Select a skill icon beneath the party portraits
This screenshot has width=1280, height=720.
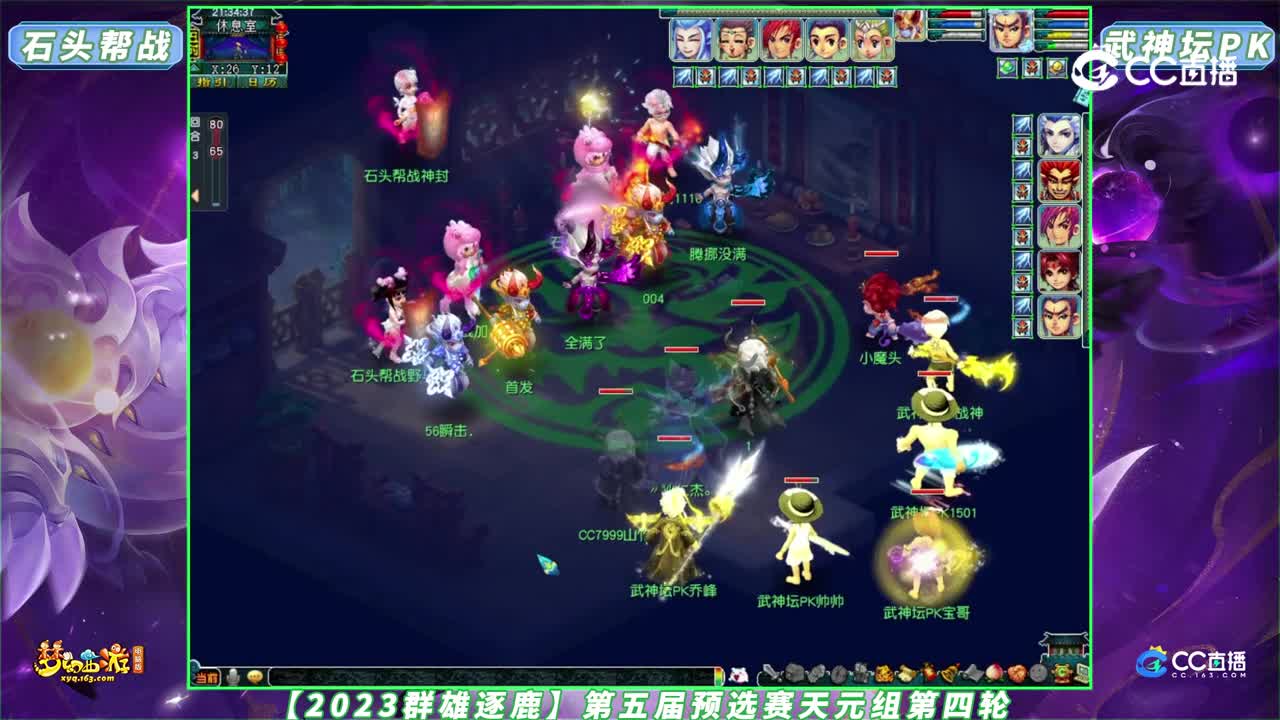click(x=682, y=74)
